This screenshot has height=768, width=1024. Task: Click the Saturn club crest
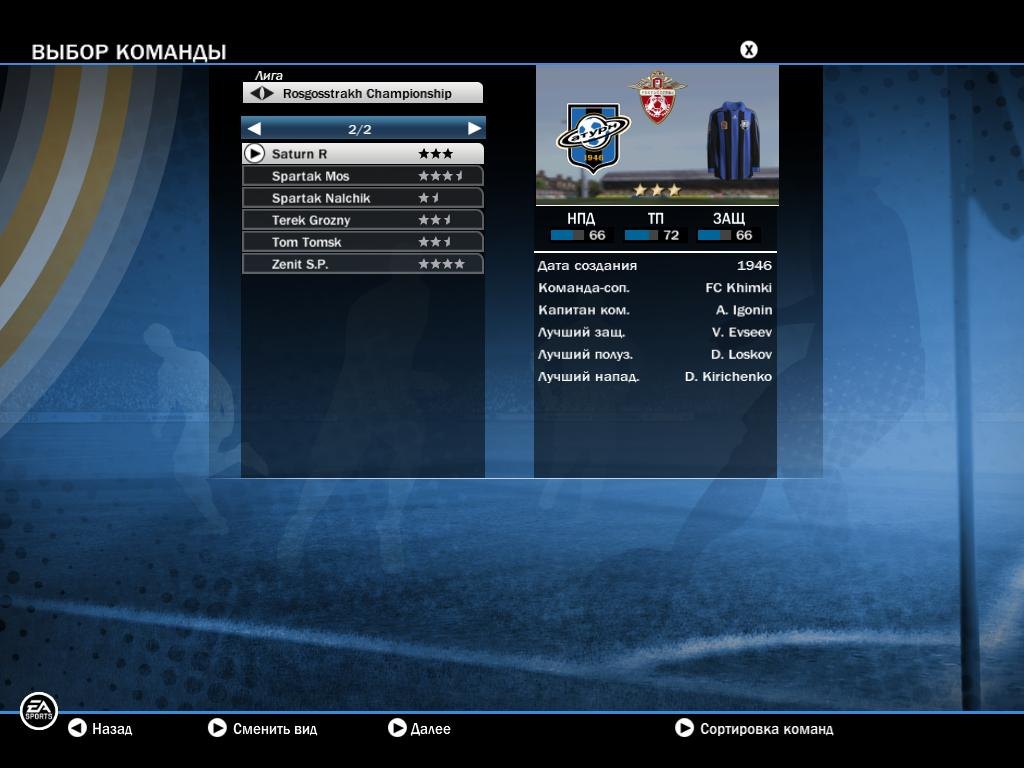[x=592, y=136]
